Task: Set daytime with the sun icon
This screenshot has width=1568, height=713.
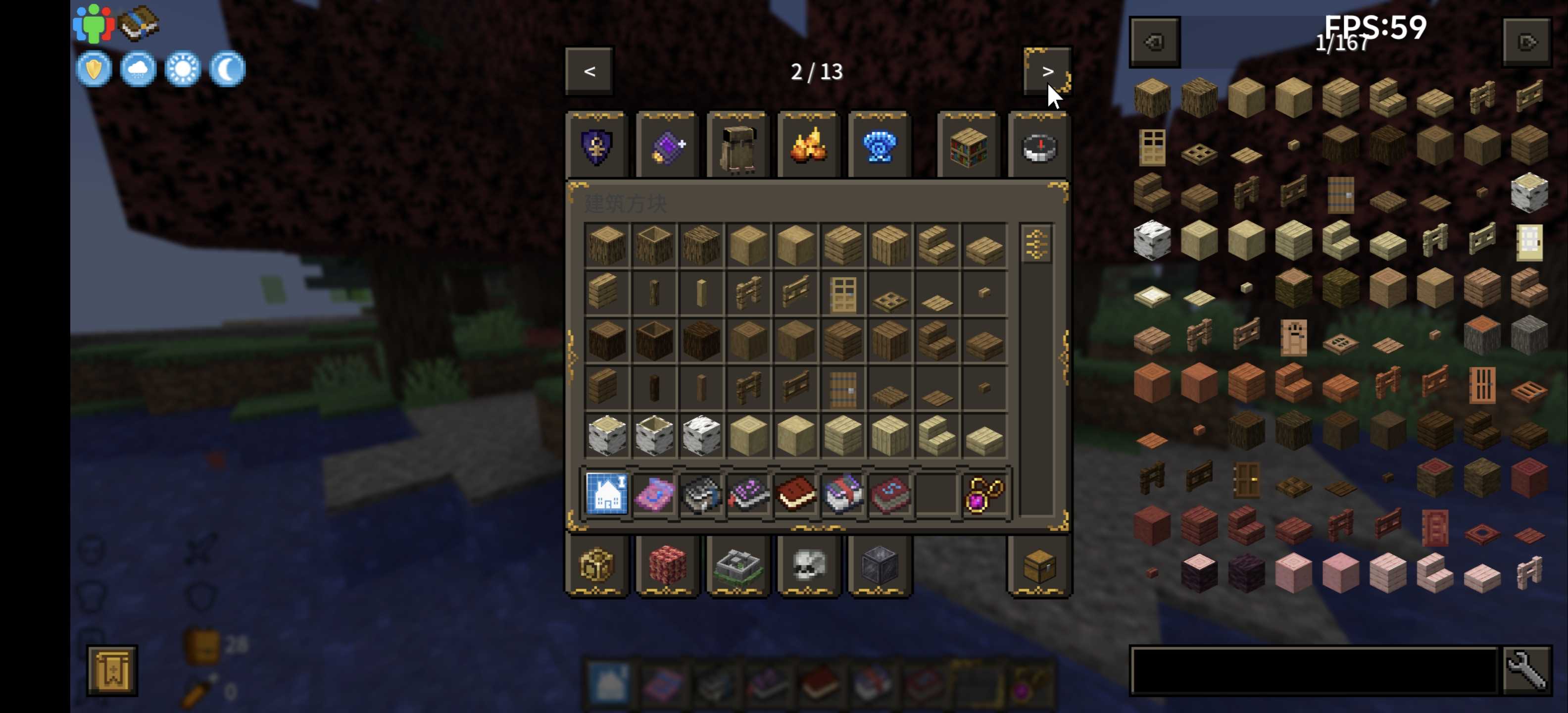Action: (x=183, y=69)
